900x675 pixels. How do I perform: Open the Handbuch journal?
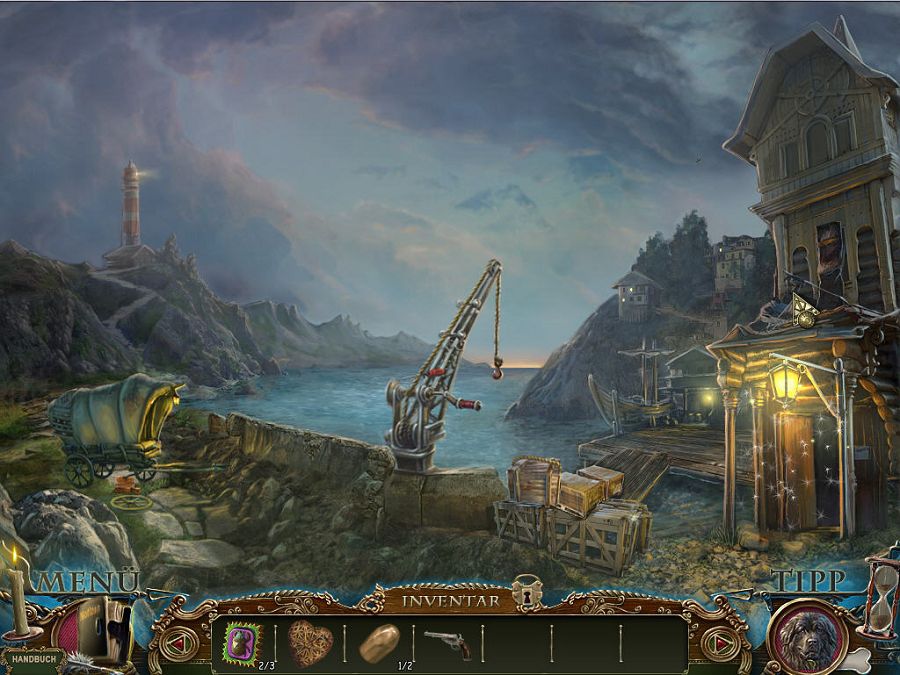32,660
